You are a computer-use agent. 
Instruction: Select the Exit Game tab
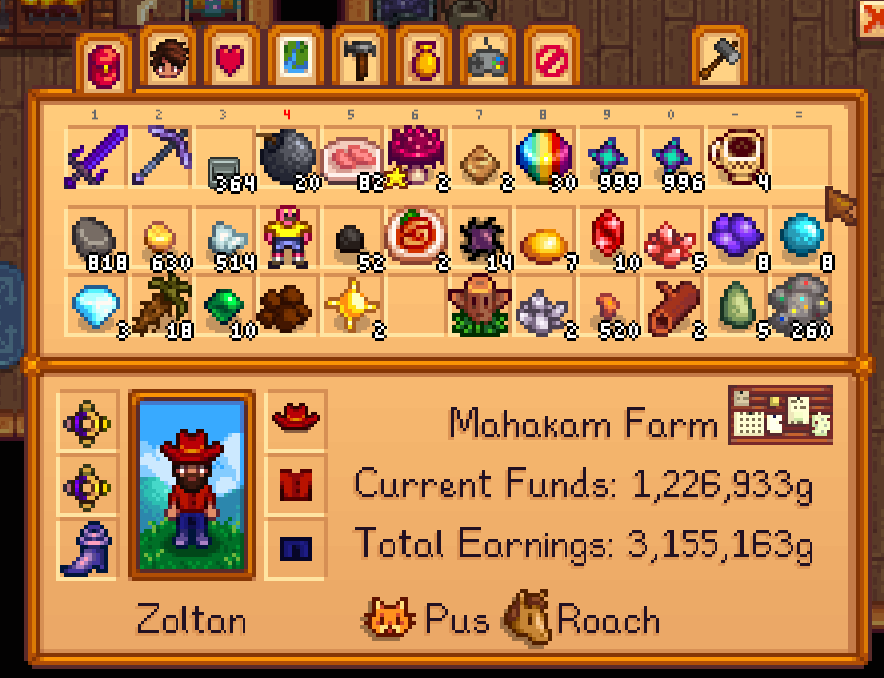[x=551, y=62]
